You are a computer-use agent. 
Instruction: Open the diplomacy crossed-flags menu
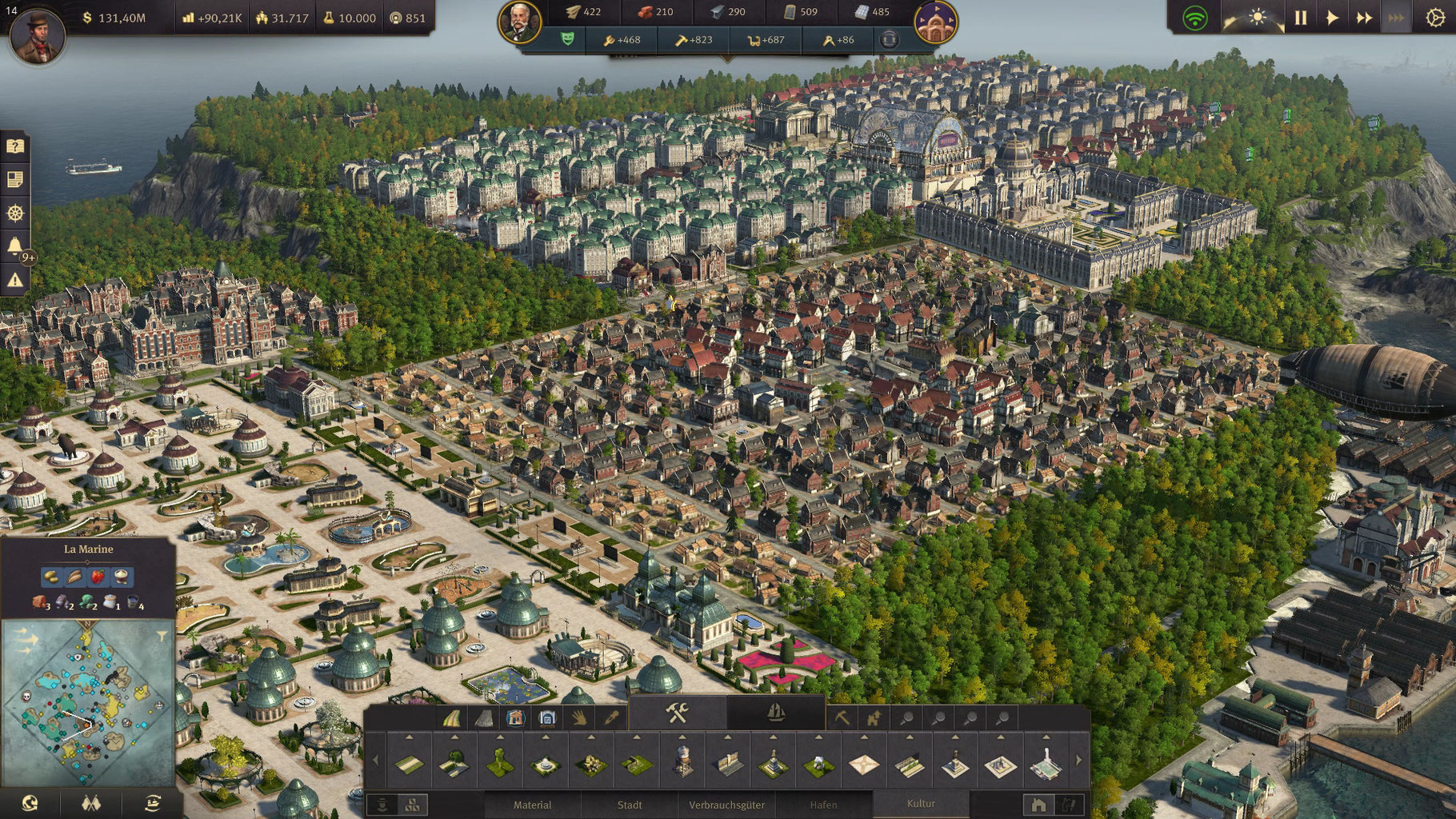point(91,802)
